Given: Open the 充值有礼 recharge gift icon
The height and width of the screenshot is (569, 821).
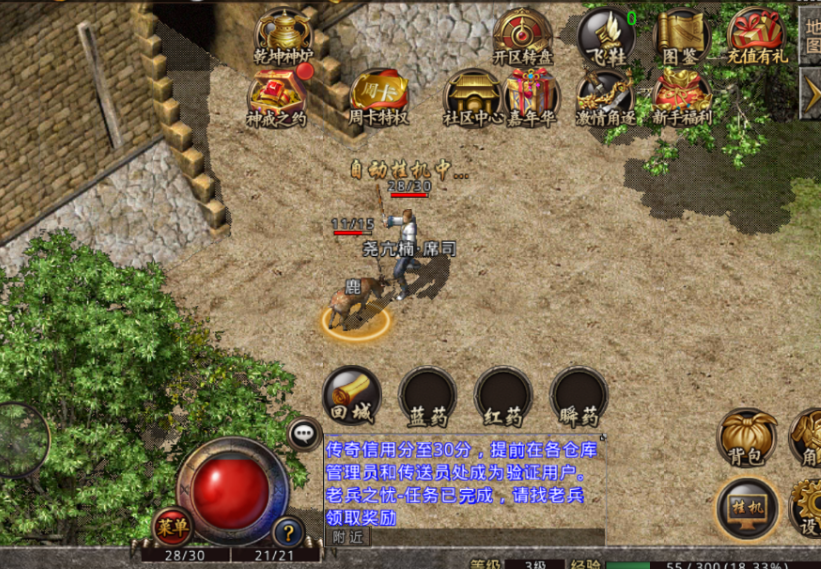Looking at the screenshot, I should [x=756, y=36].
